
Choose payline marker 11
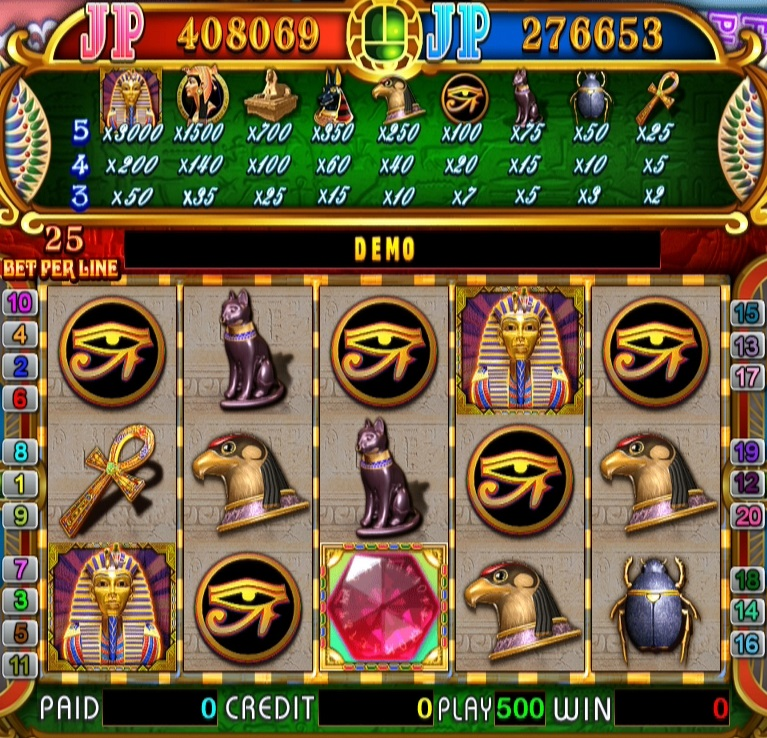click(20, 664)
